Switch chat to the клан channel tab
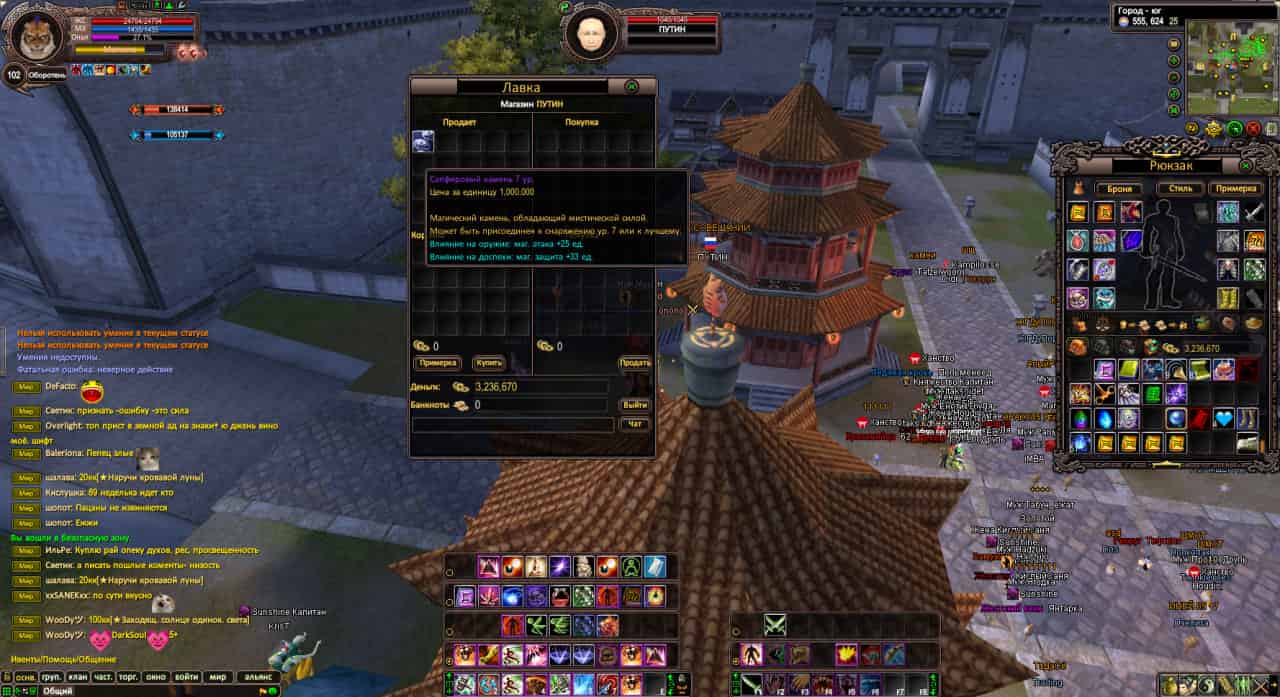 77,677
